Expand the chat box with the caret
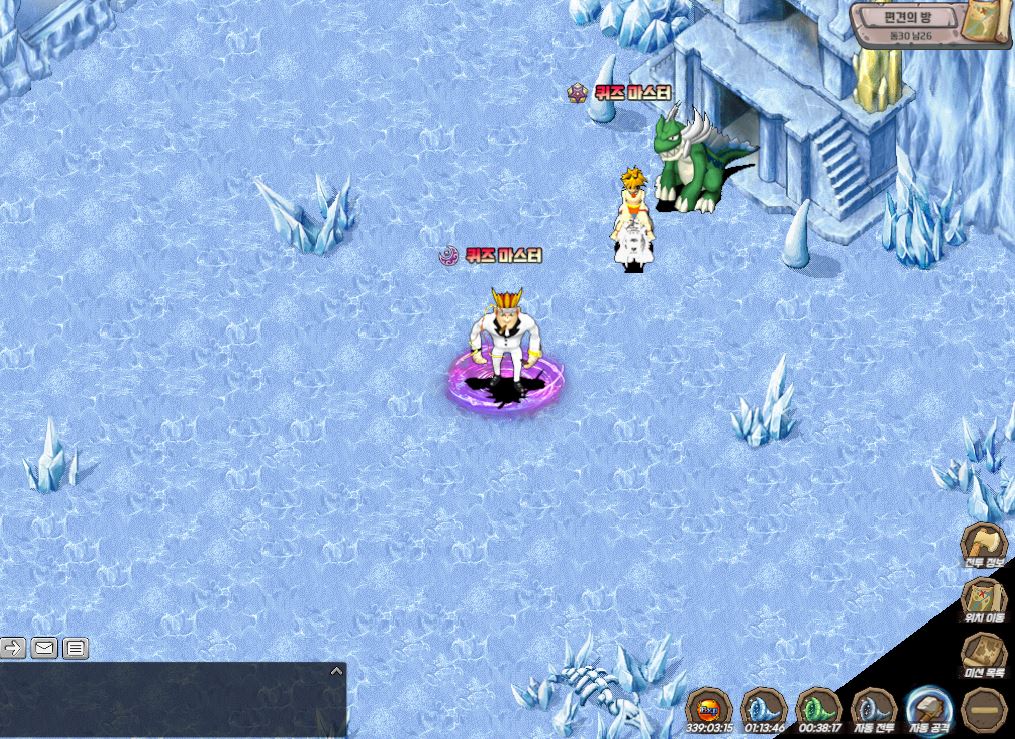Viewport: 1015px width, 739px height. click(336, 671)
